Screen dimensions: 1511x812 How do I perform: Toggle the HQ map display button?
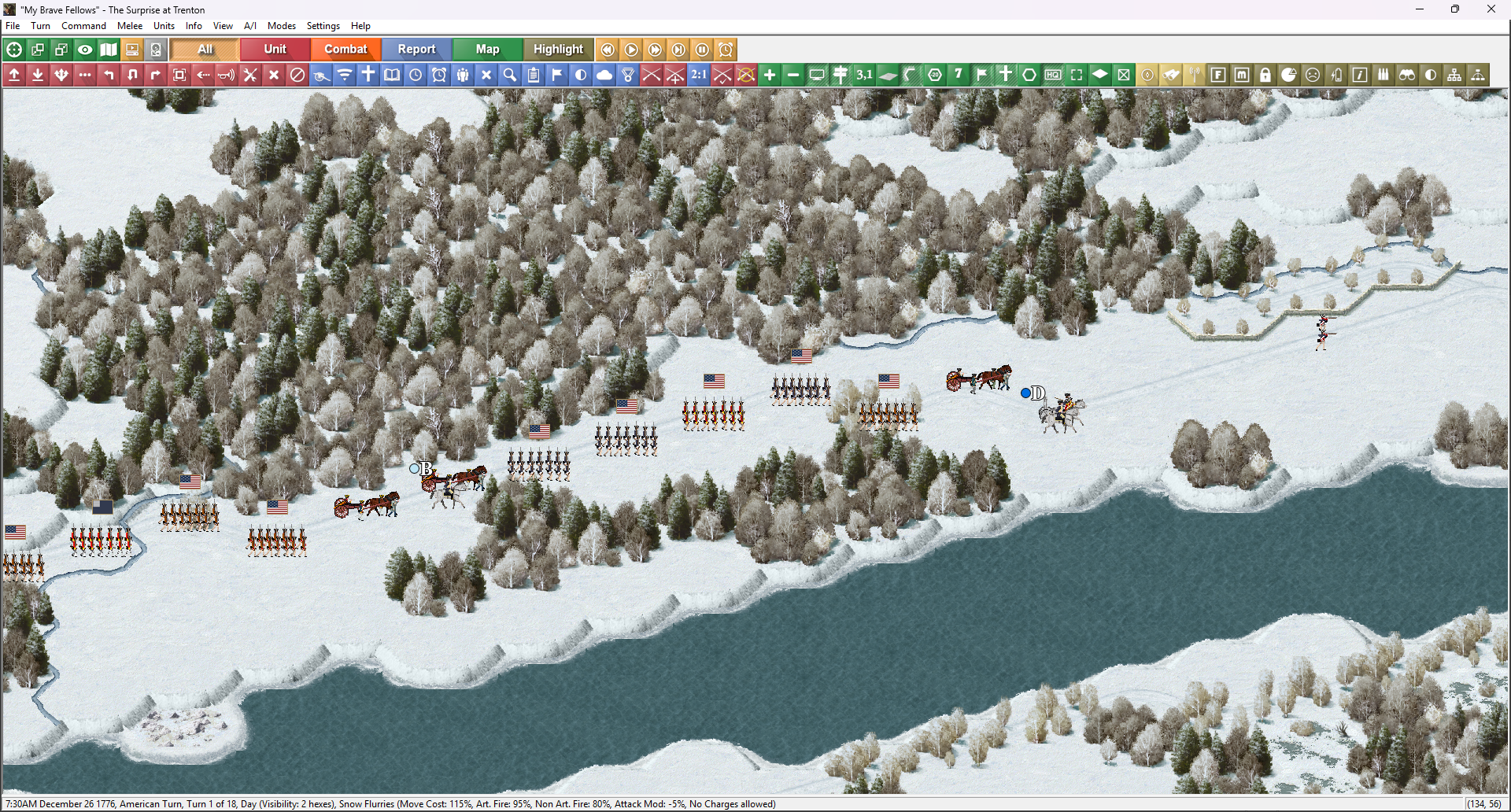coord(1053,75)
